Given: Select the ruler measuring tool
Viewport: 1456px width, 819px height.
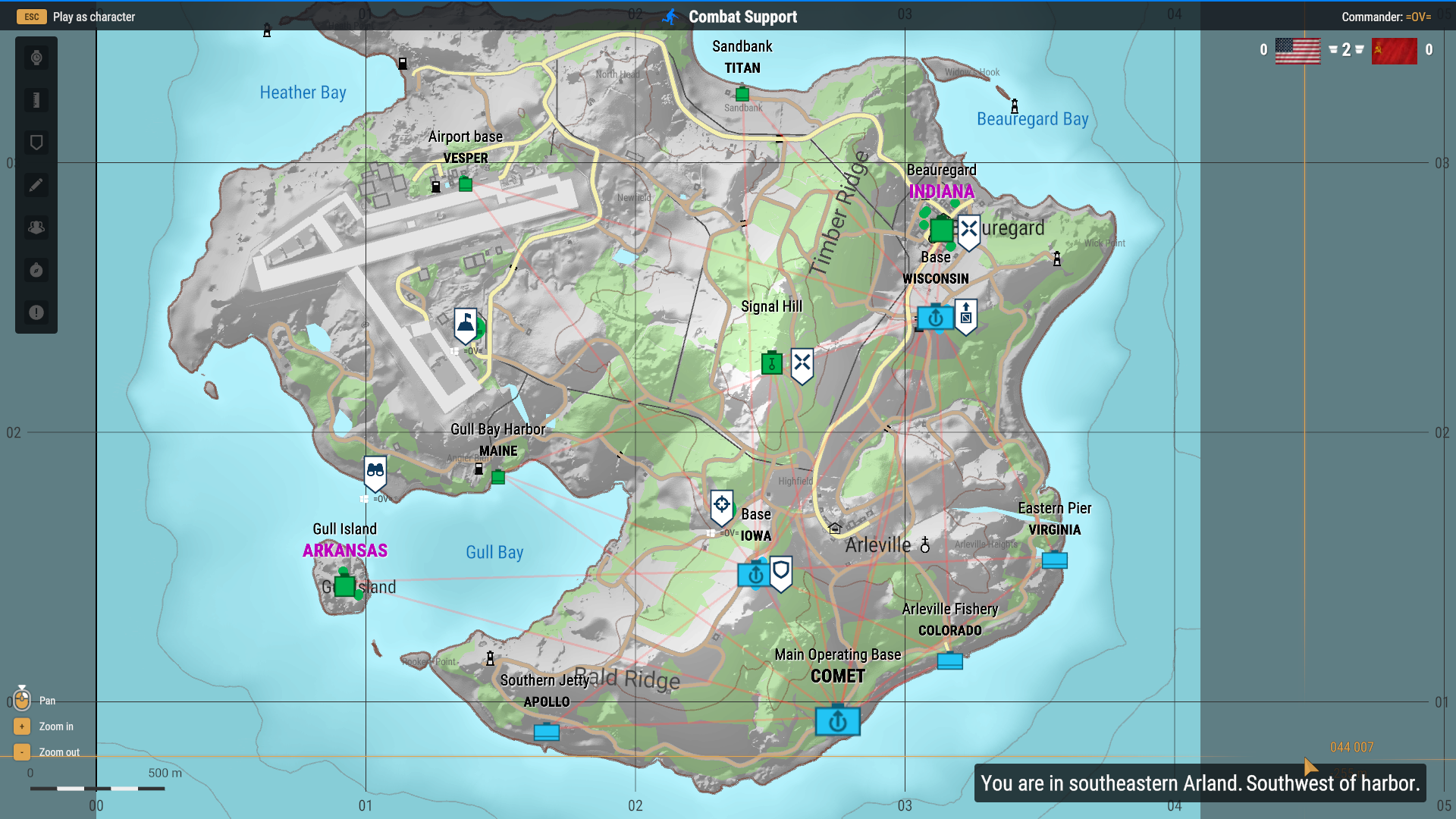Looking at the screenshot, I should pos(36,100).
